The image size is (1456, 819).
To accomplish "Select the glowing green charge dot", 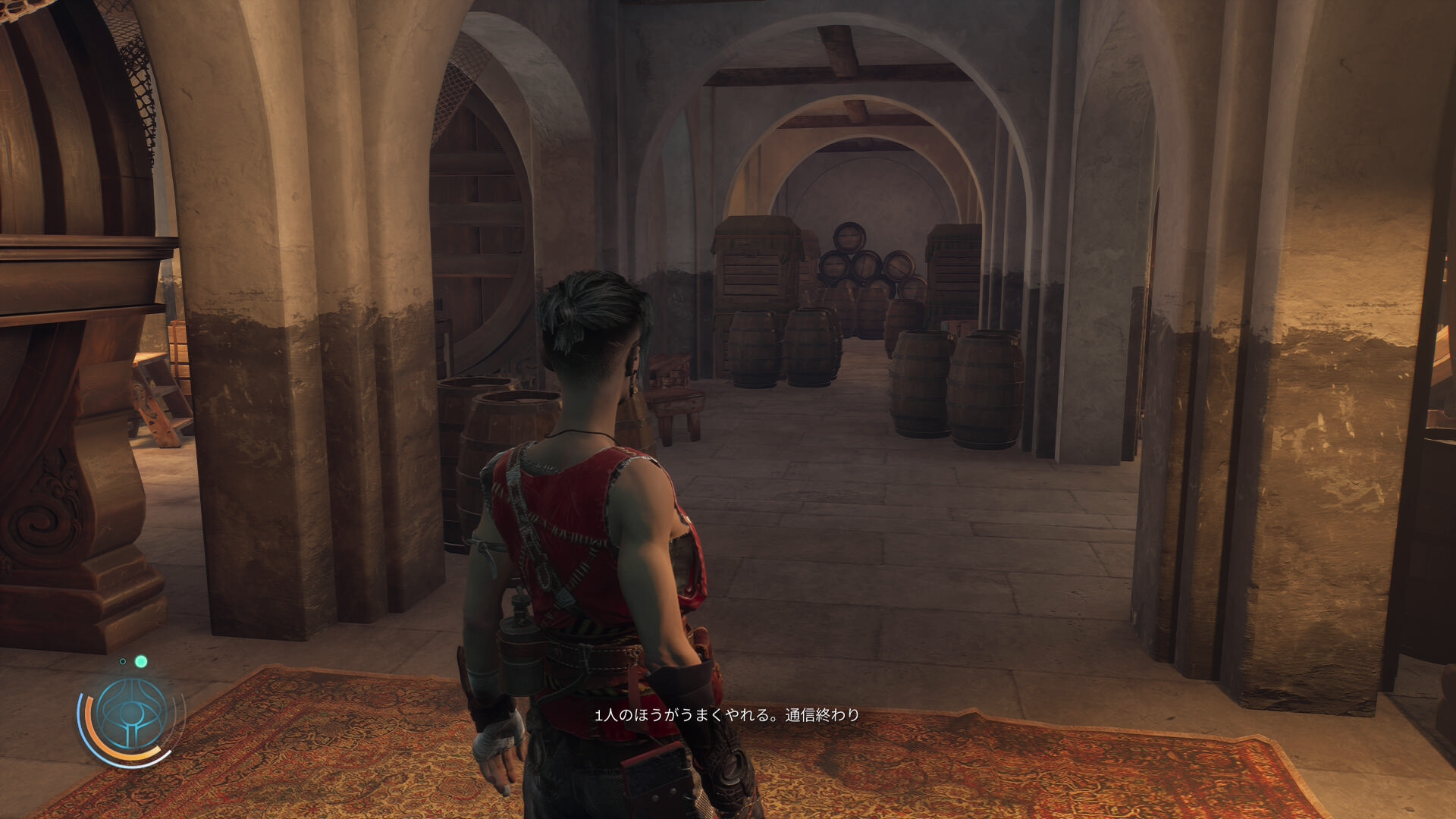I will (x=141, y=661).
